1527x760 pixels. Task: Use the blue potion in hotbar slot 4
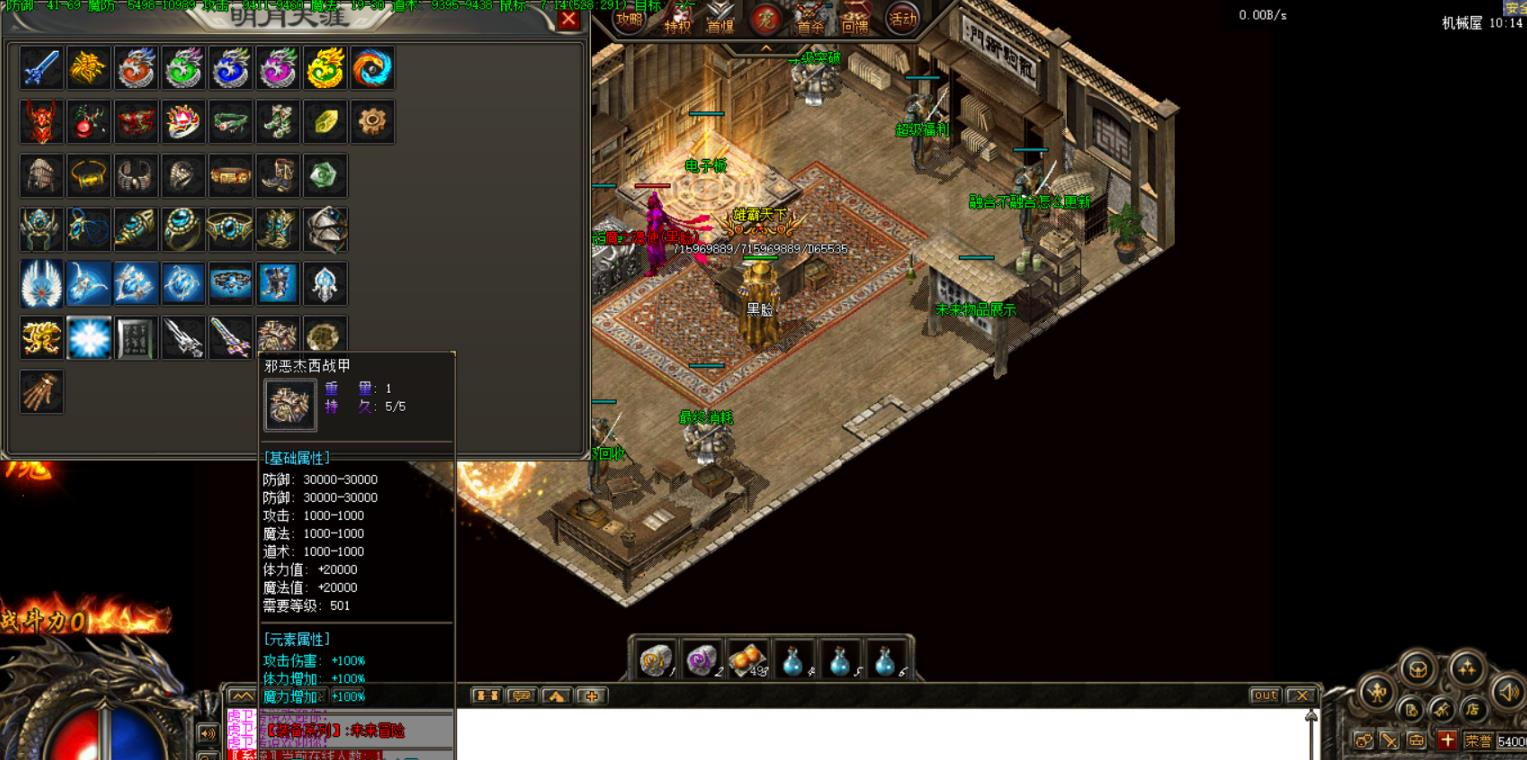point(793,658)
